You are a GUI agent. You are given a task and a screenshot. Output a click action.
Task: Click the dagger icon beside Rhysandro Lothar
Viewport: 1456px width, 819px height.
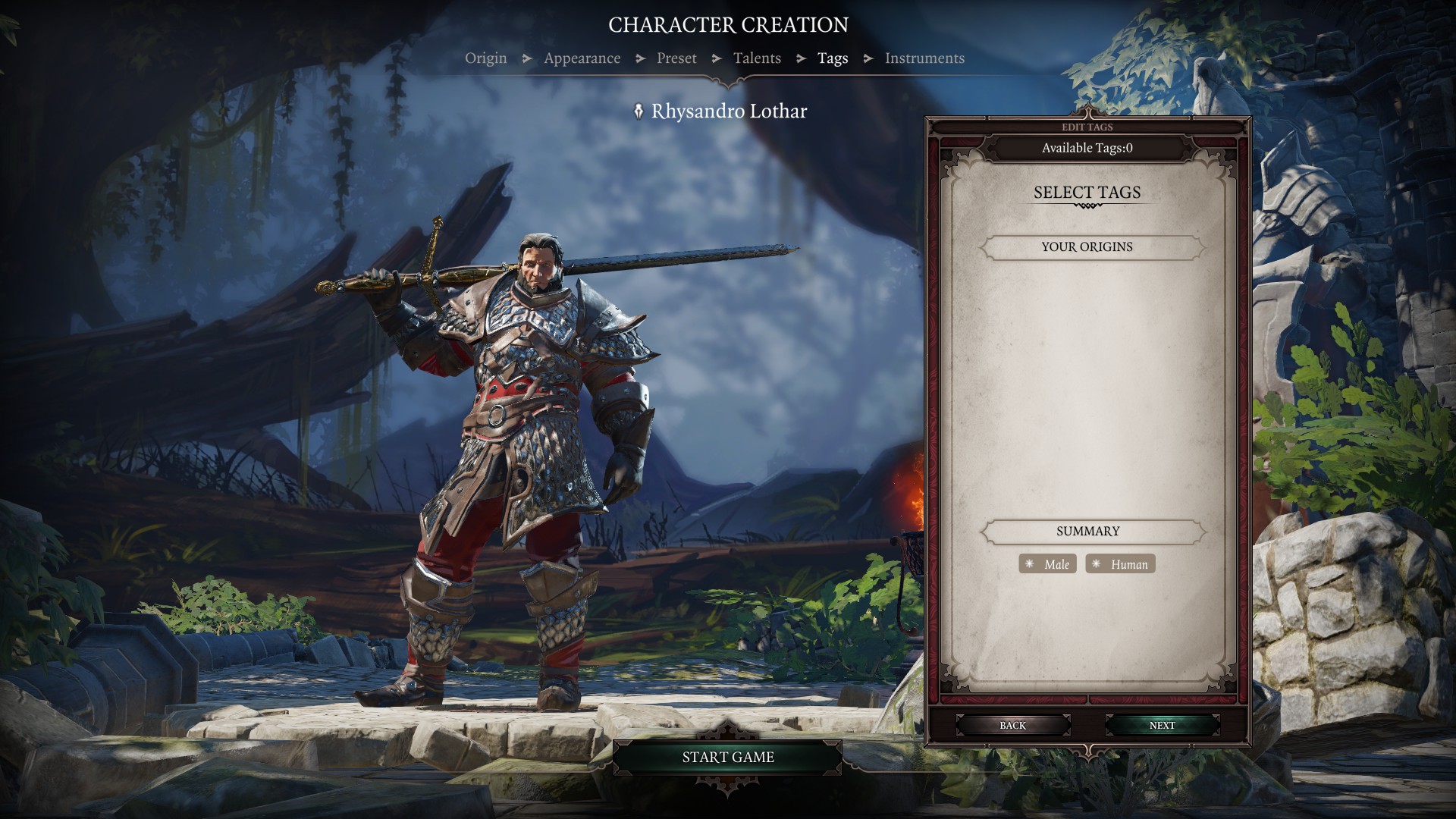point(639,111)
